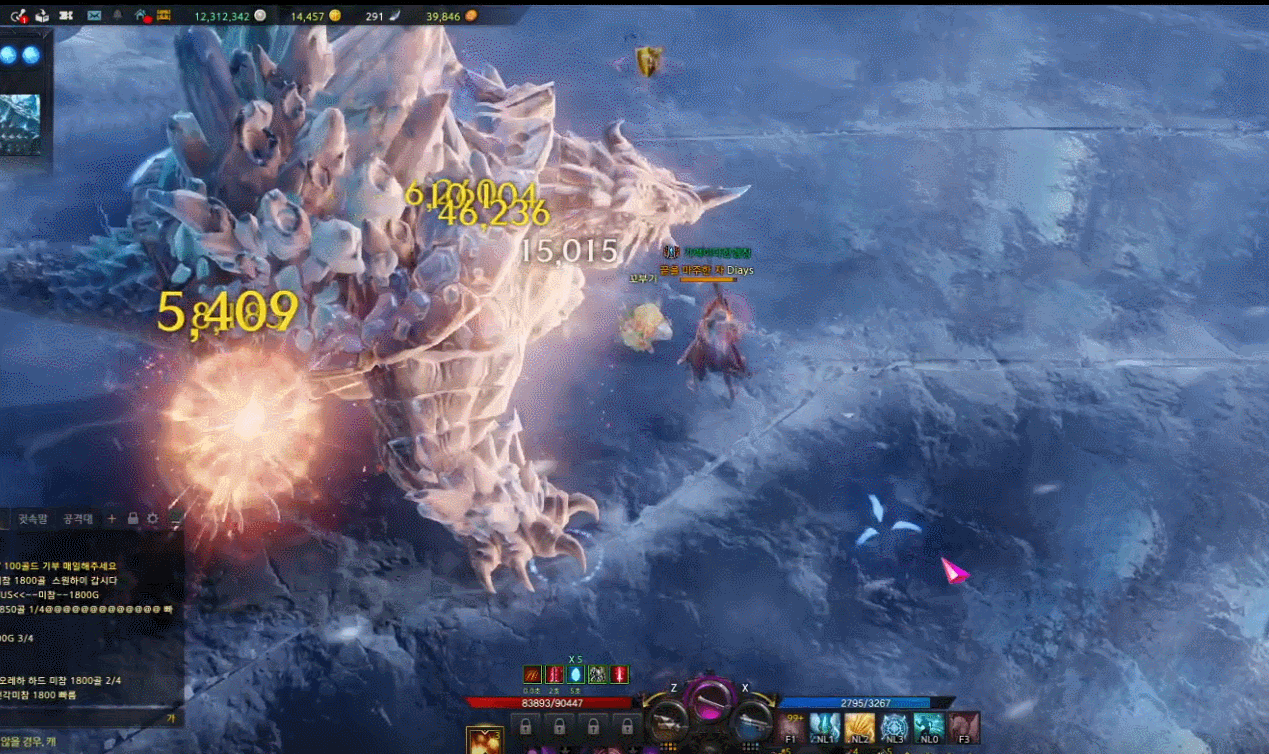Open the notification bell

[118, 16]
